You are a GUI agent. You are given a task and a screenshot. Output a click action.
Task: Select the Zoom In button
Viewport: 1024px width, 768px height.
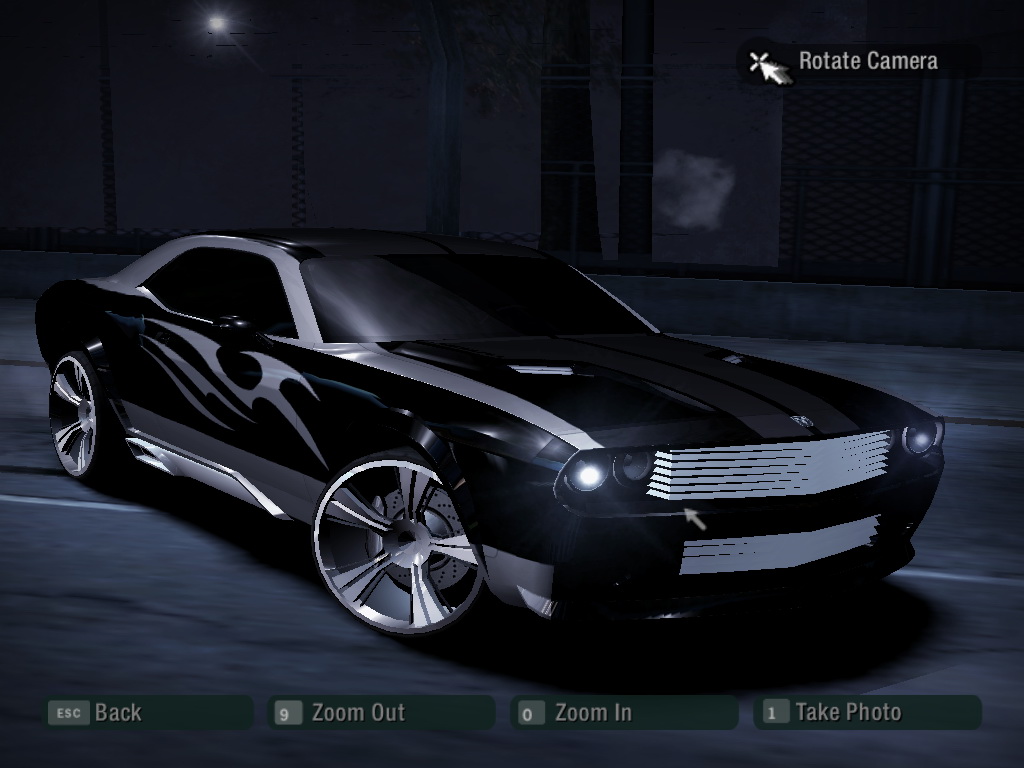(x=592, y=713)
